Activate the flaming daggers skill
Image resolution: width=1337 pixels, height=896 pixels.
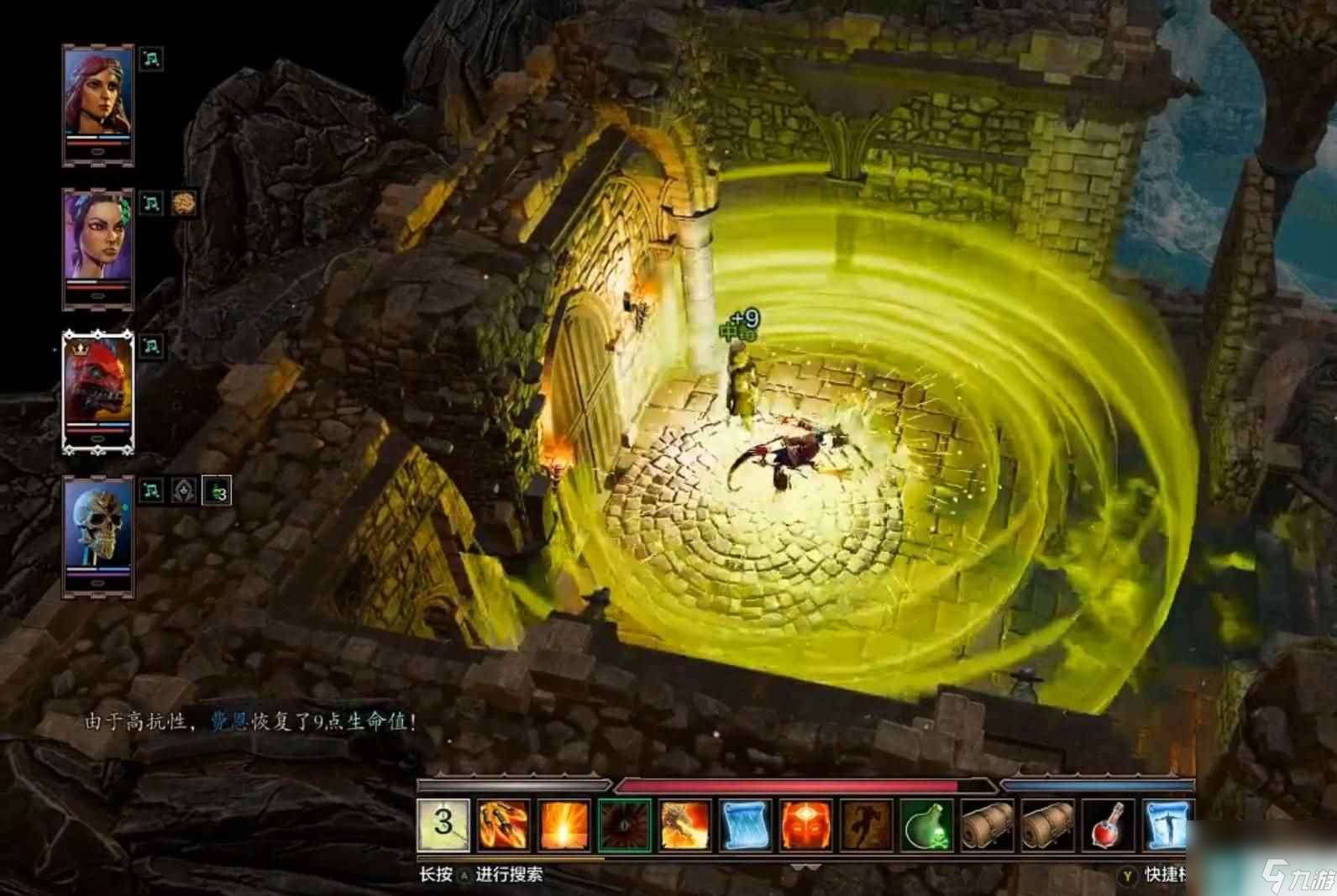point(504,824)
